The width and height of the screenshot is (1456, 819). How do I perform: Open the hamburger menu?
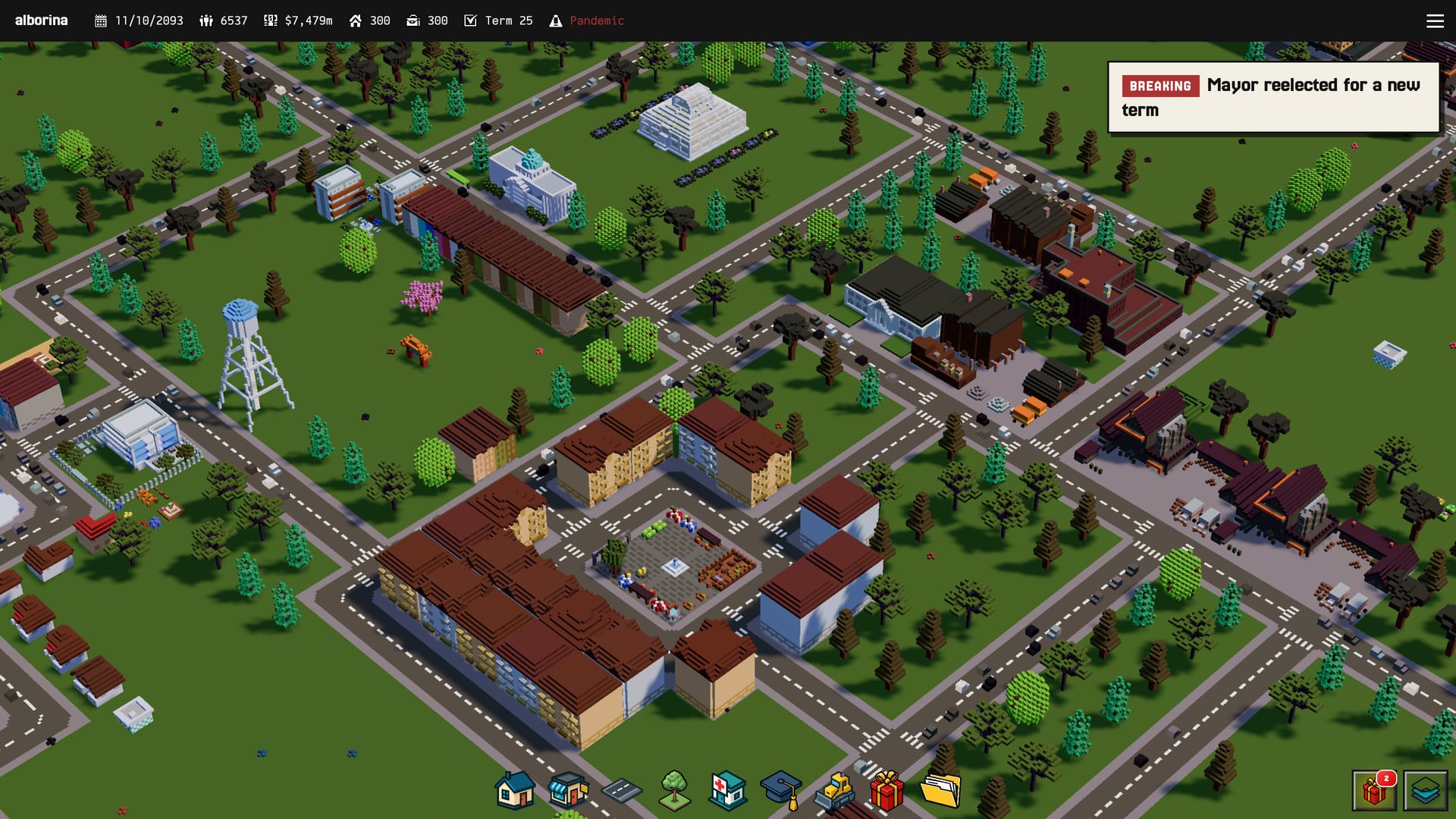(x=1436, y=21)
